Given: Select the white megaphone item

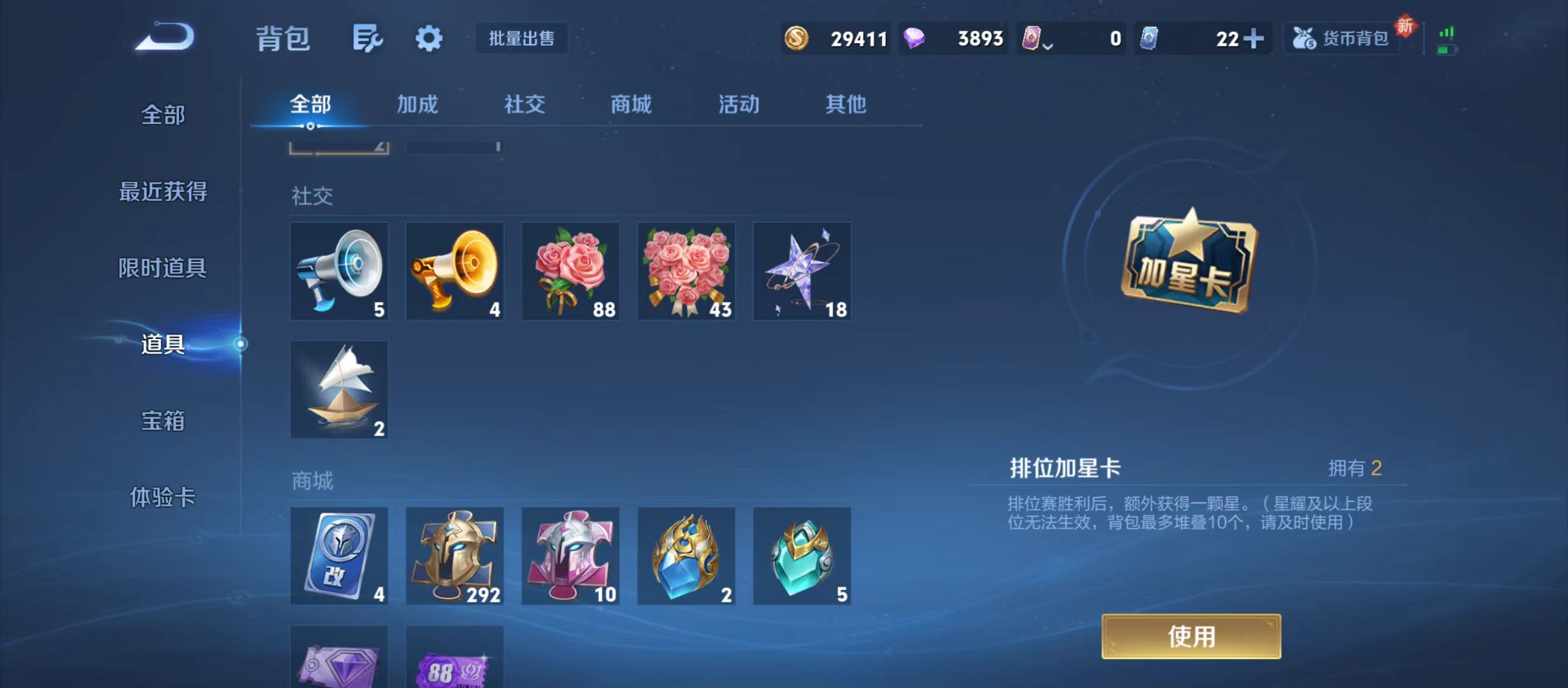Looking at the screenshot, I should click(338, 271).
